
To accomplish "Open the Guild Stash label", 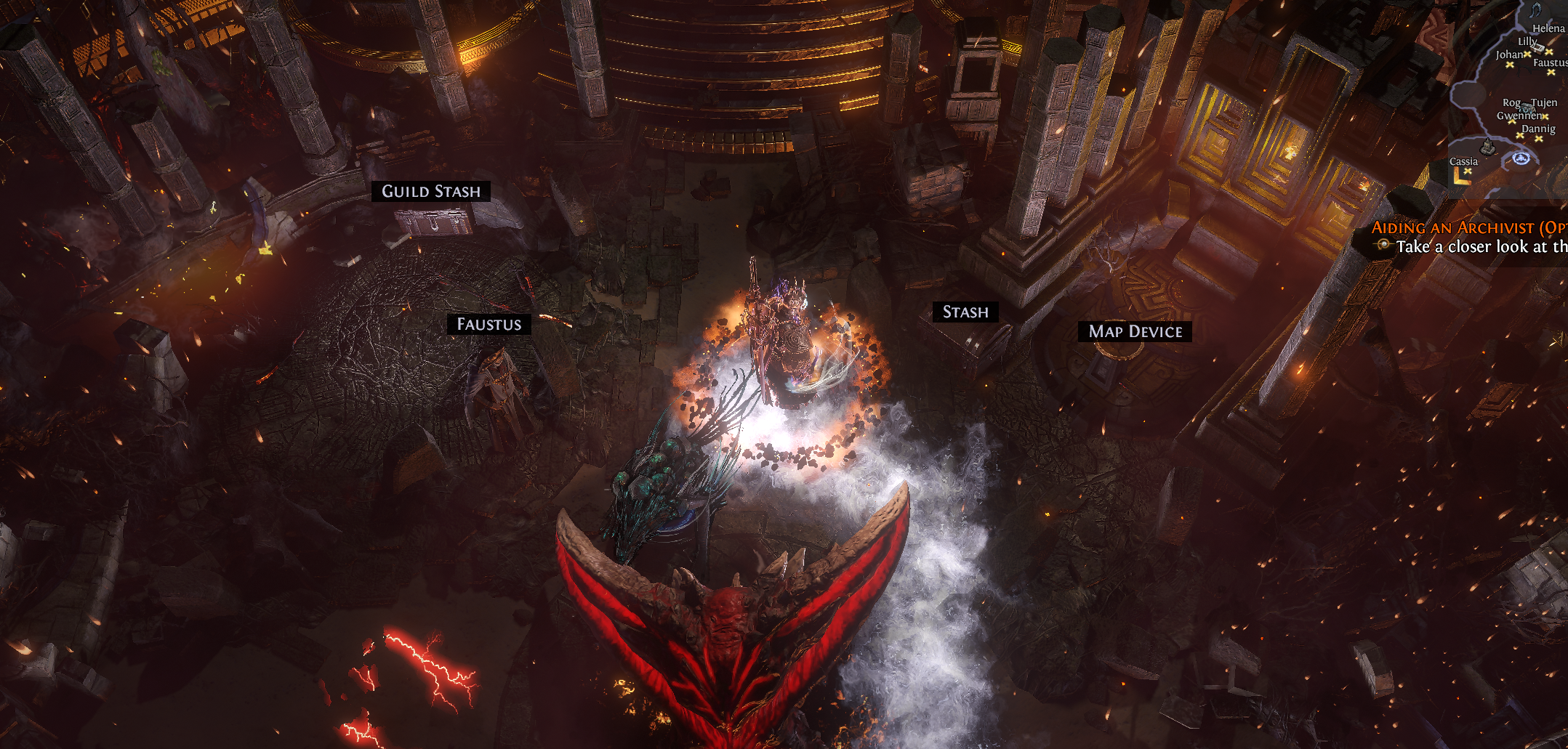I will point(431,191).
